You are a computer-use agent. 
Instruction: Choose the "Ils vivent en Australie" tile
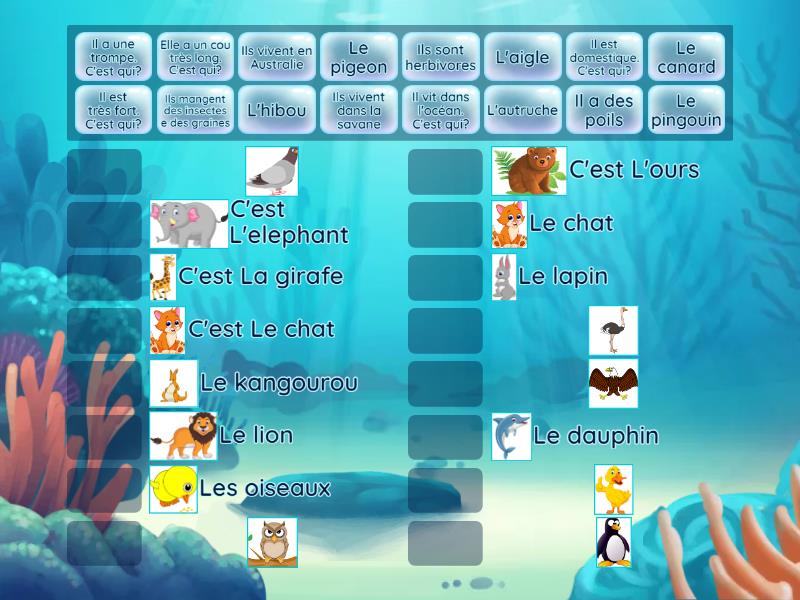277,58
